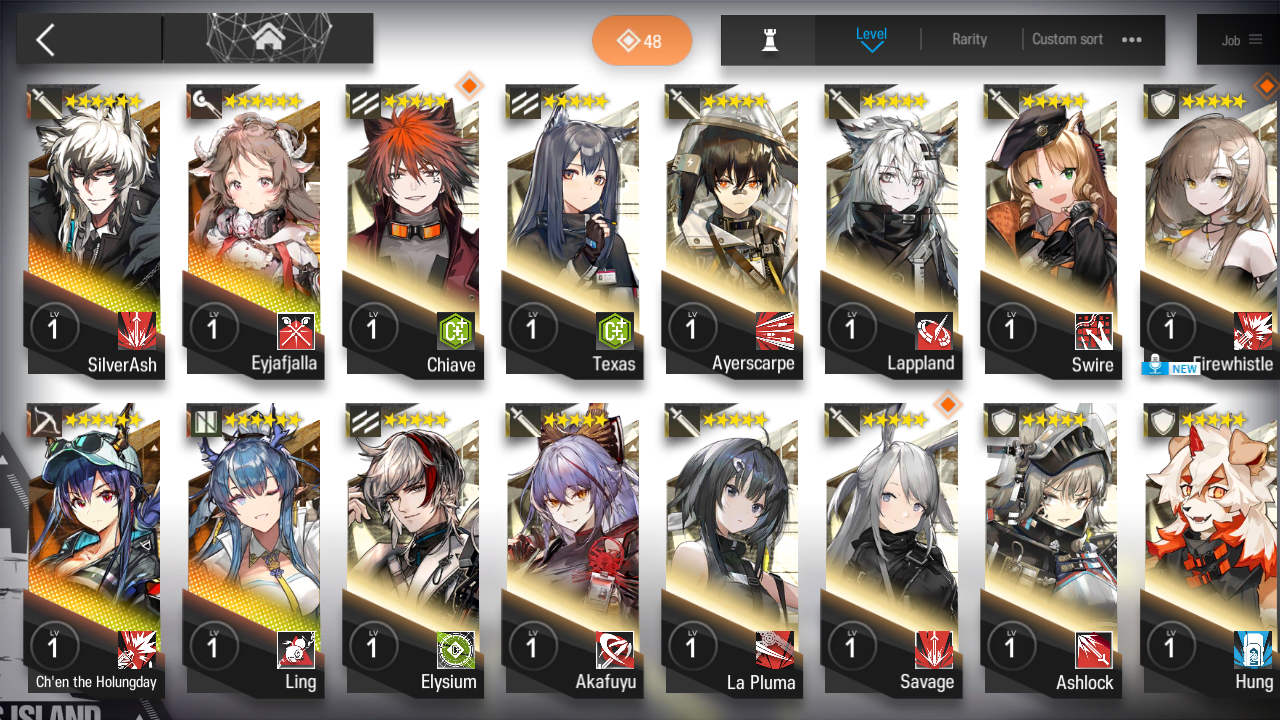Sort operators by Rarity
Image resolution: width=1280 pixels, height=720 pixels.
[x=969, y=40]
